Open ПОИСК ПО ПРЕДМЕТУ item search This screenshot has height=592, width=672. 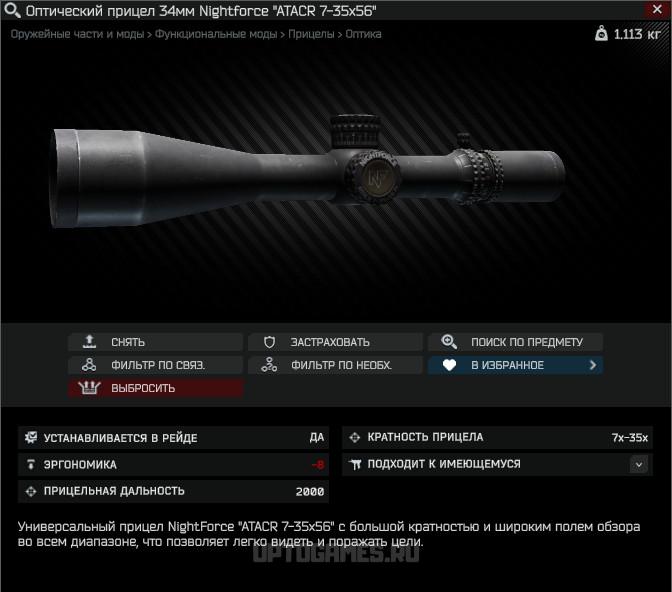coord(515,342)
